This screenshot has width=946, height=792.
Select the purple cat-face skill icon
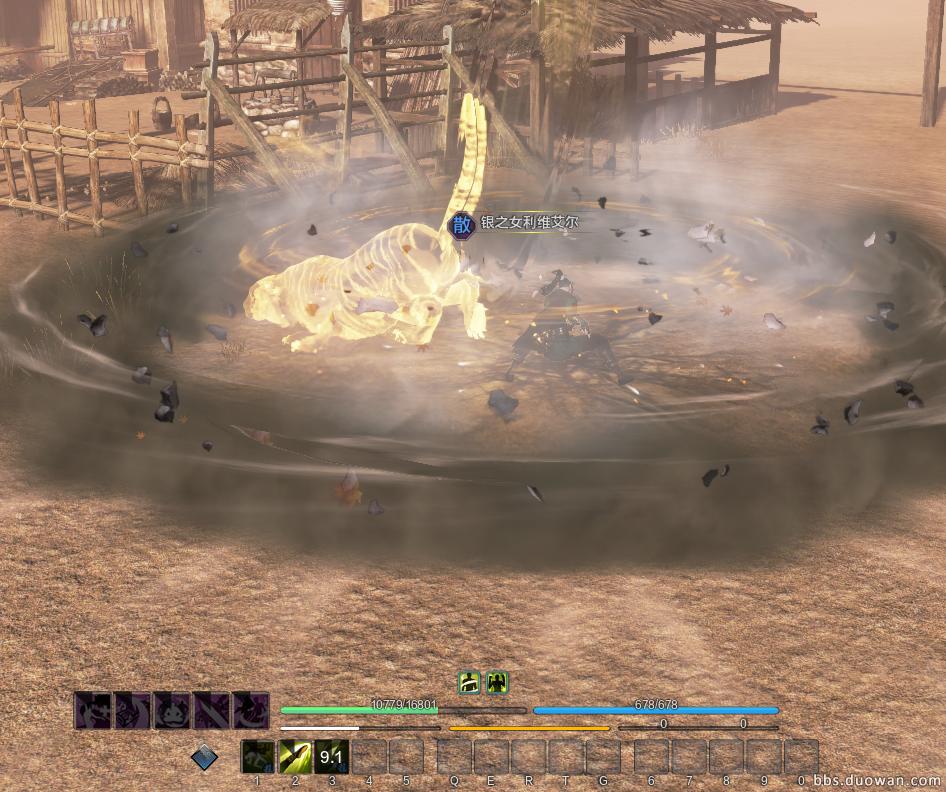click(171, 711)
